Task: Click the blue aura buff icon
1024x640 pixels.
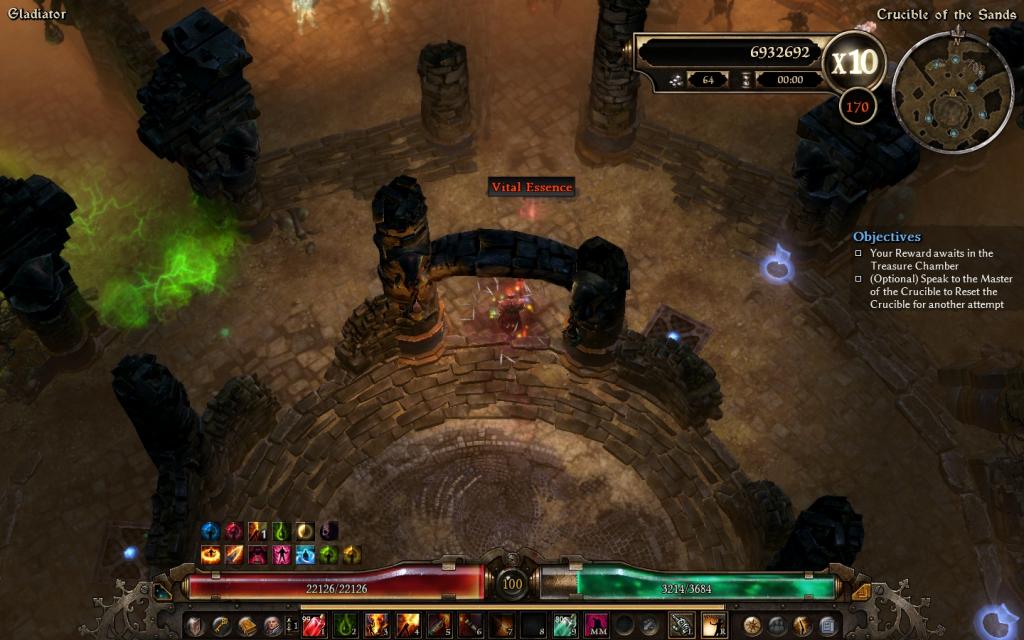Action: 210,531
